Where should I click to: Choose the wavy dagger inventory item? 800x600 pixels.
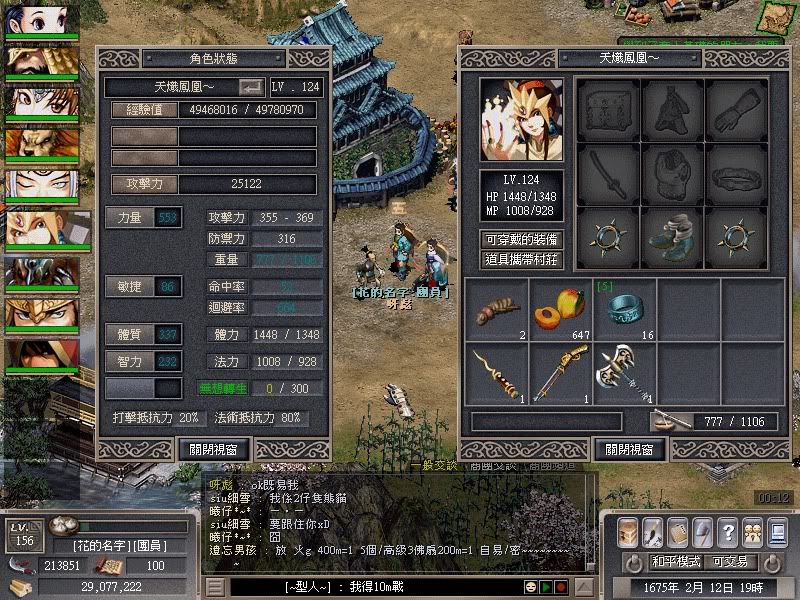tap(495, 372)
